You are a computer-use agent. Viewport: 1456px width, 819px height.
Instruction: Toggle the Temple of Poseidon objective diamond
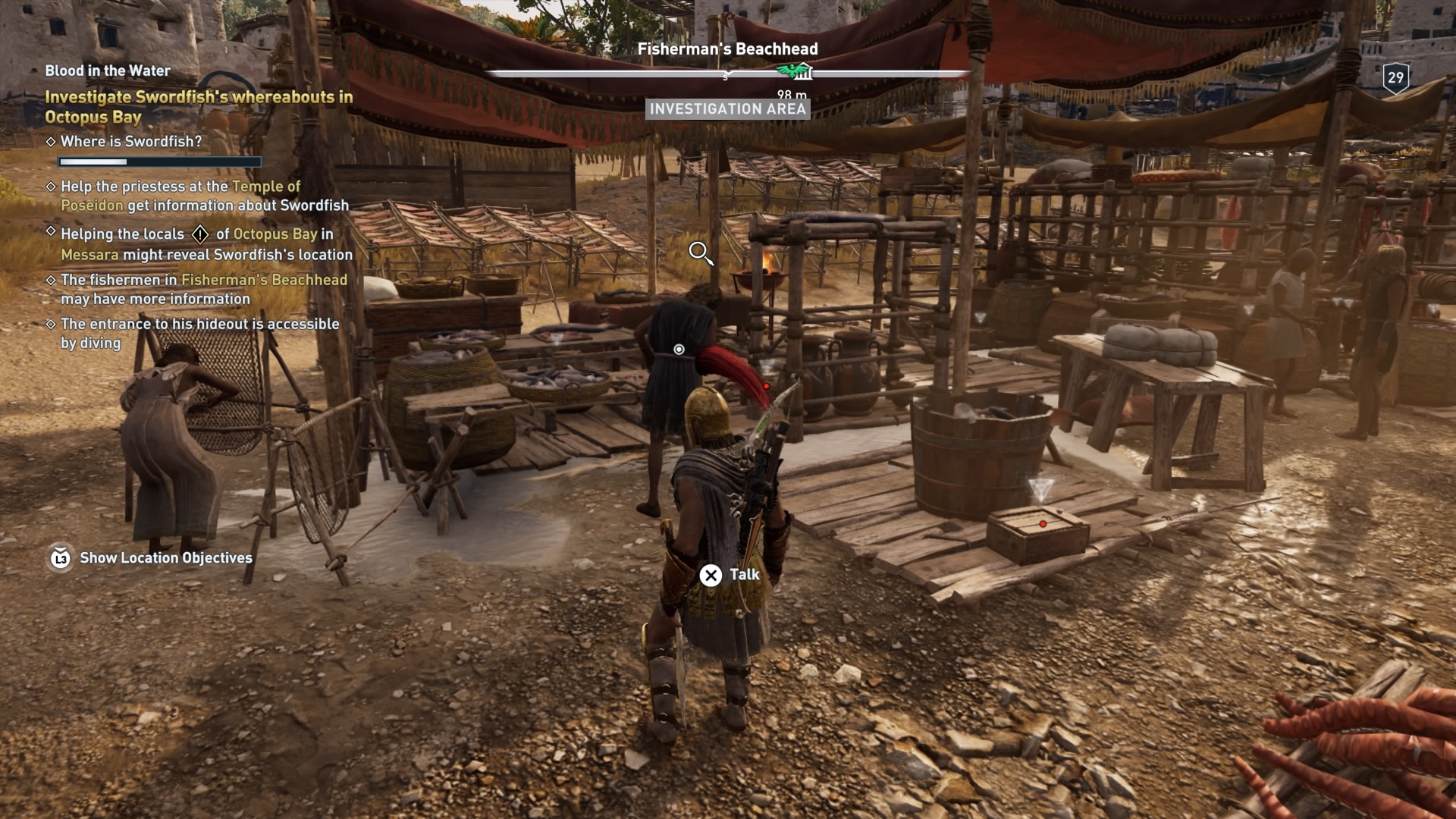[x=52, y=186]
